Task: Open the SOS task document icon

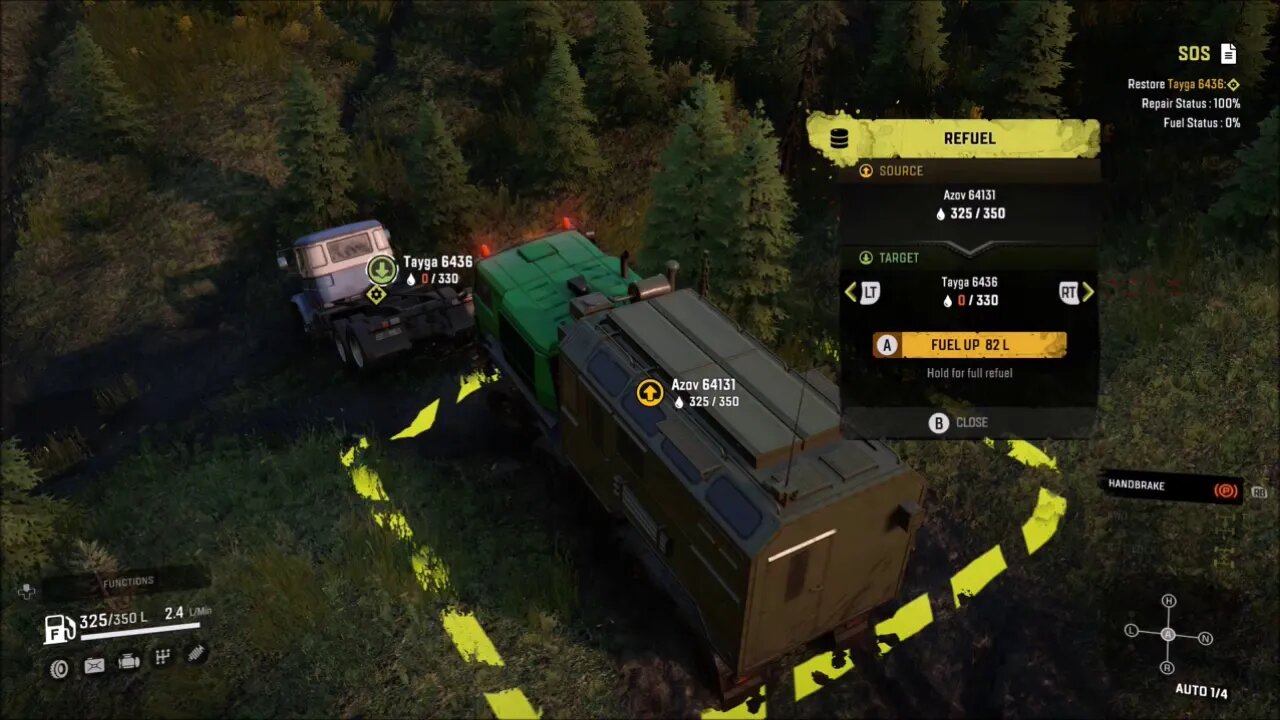Action: 1228,54
